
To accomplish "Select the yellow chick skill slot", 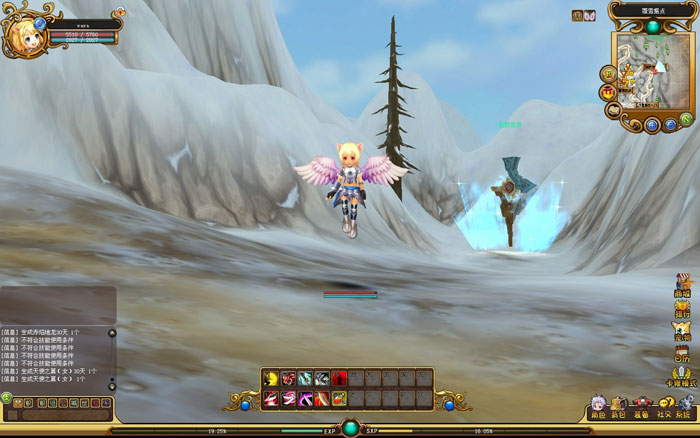I will [270, 378].
